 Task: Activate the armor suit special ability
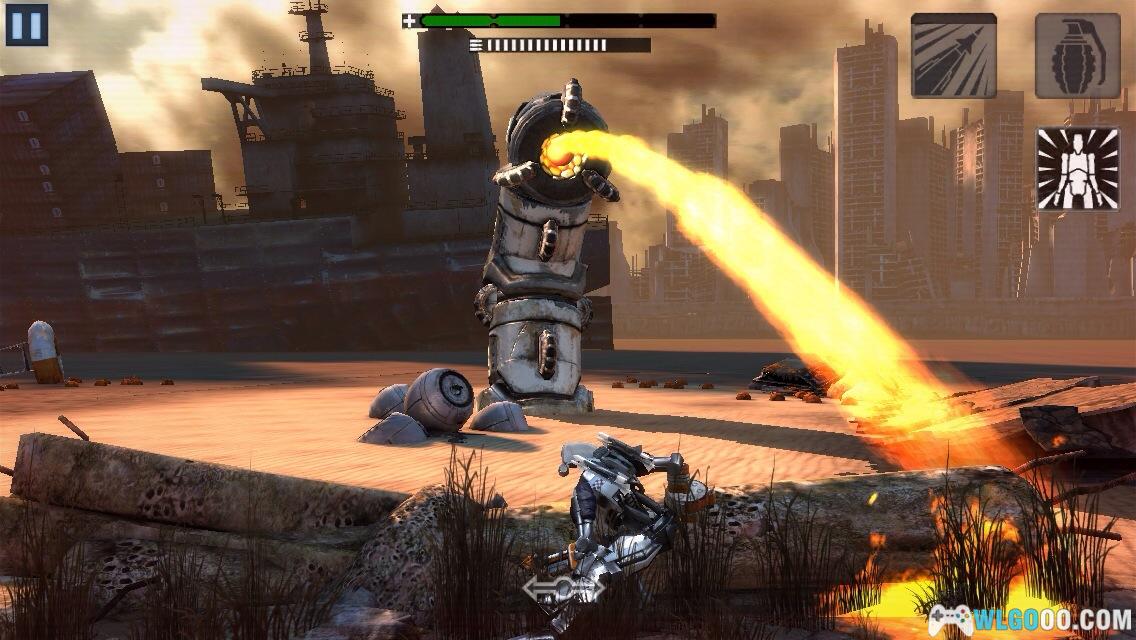pos(1077,169)
